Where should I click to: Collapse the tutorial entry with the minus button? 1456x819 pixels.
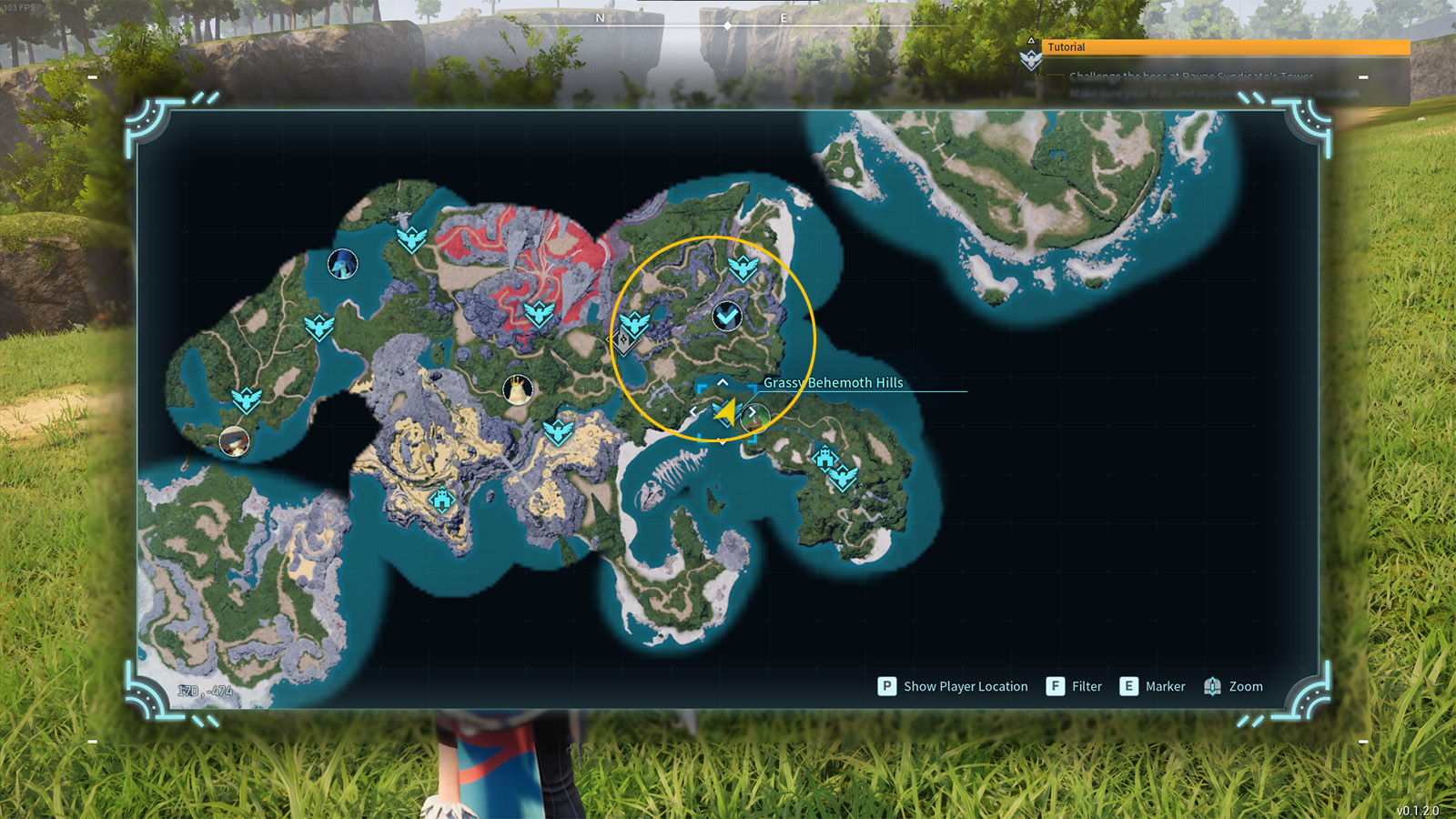(1363, 76)
